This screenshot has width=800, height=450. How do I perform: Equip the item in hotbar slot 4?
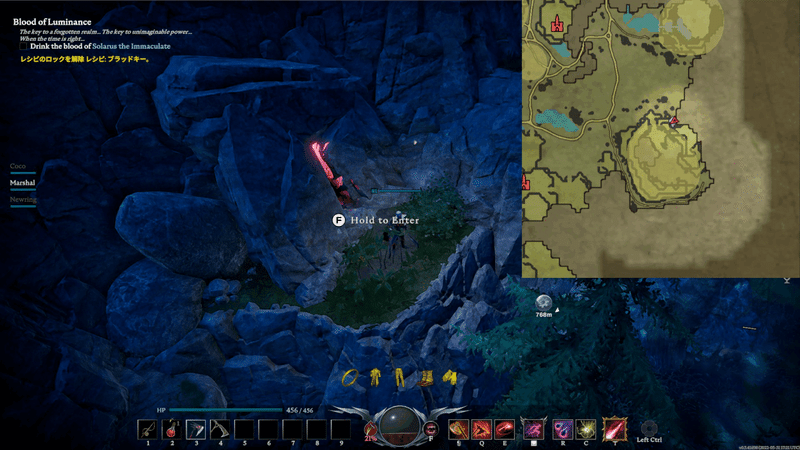(x=220, y=429)
